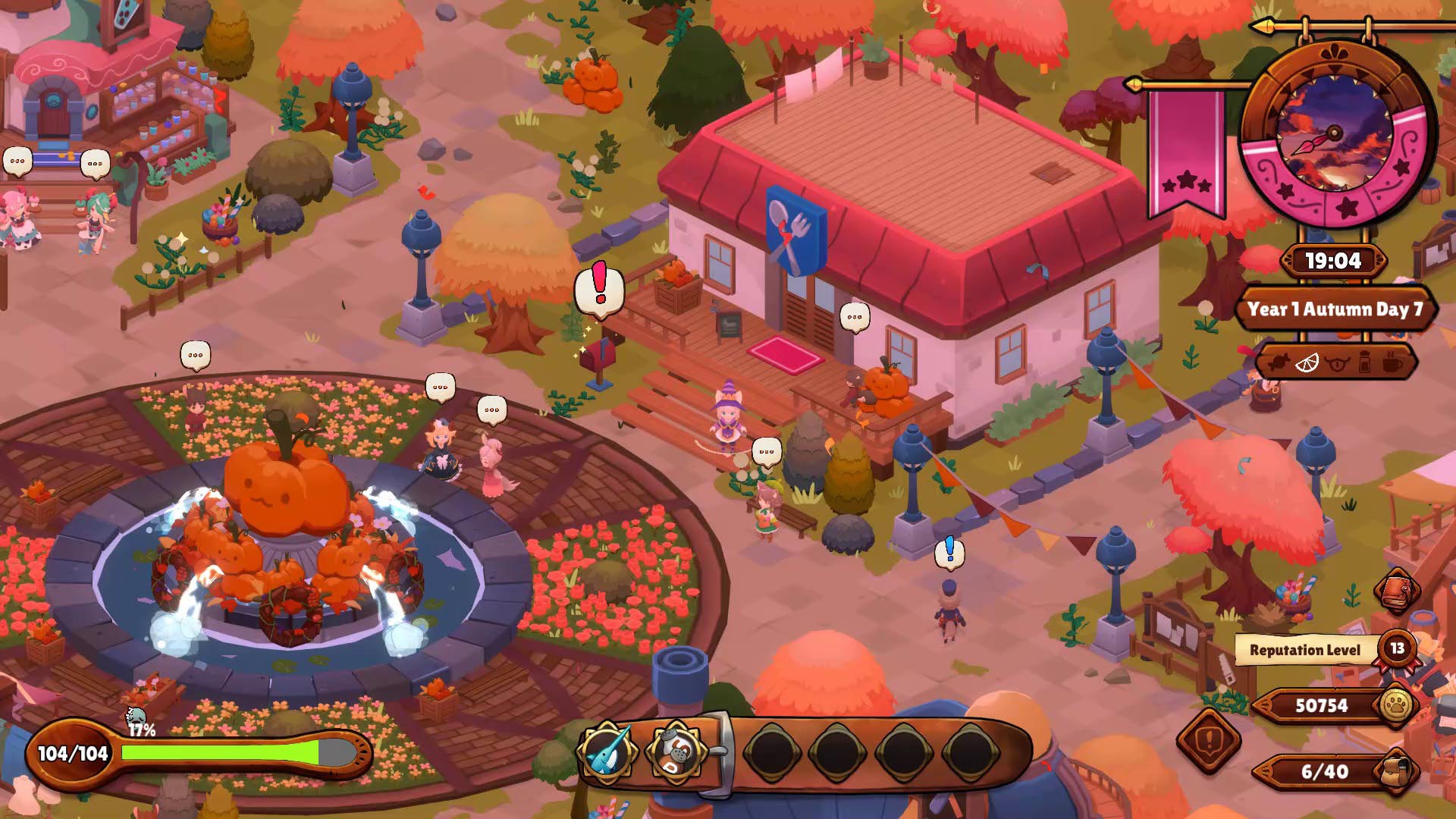Click the paw print coin icon
This screenshot has width=1456, height=819.
coord(1396,705)
